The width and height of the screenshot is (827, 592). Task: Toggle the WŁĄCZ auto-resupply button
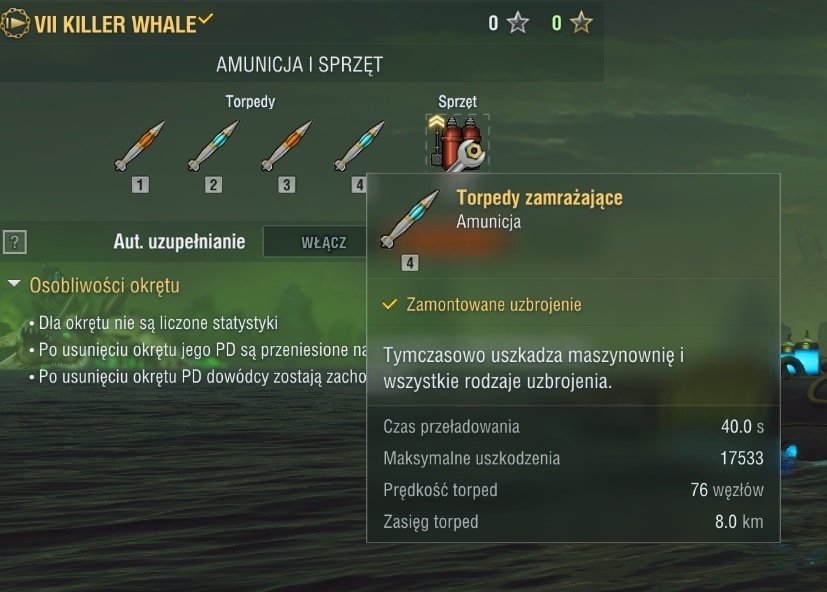[323, 242]
